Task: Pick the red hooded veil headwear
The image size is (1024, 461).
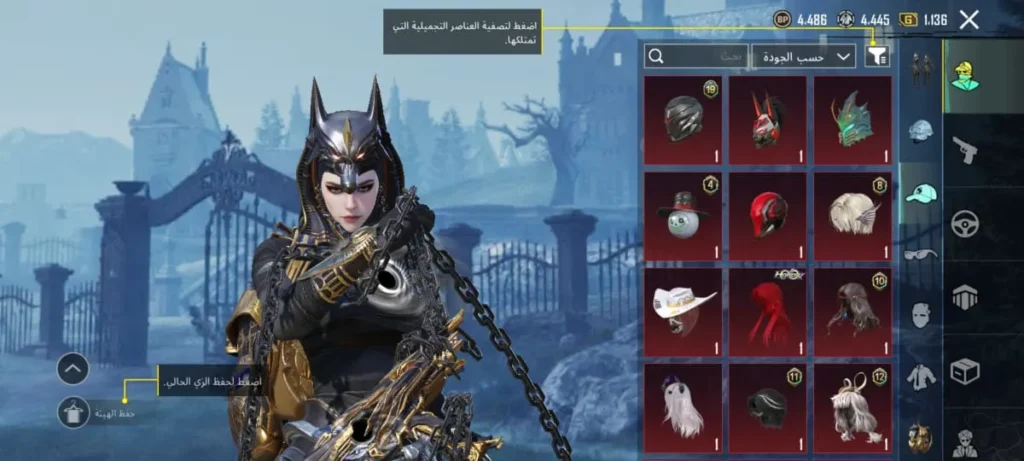Action: coord(767,311)
